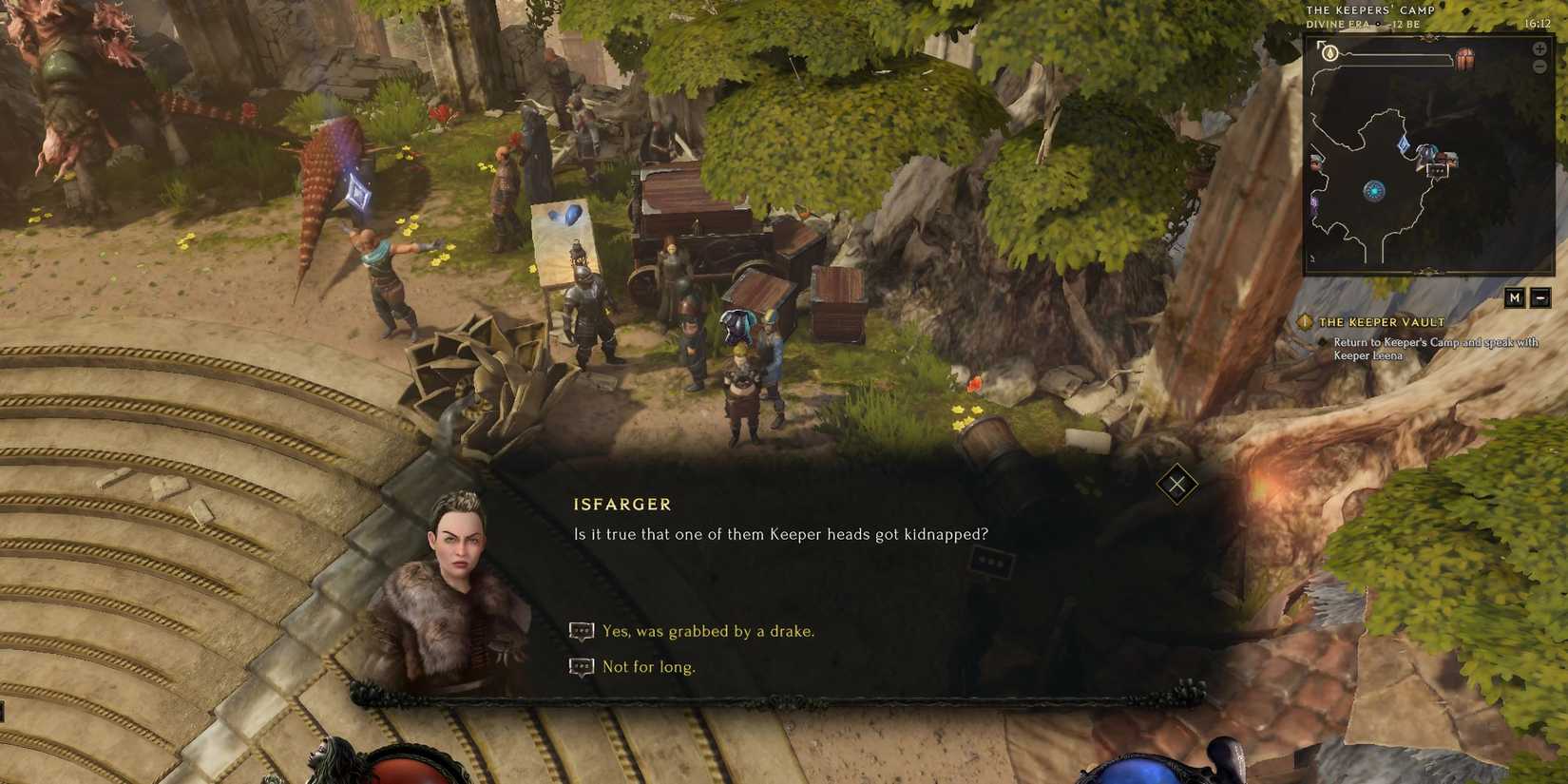1568x784 pixels.
Task: Zoom out the minimap with the minus control
Action: [1539, 67]
